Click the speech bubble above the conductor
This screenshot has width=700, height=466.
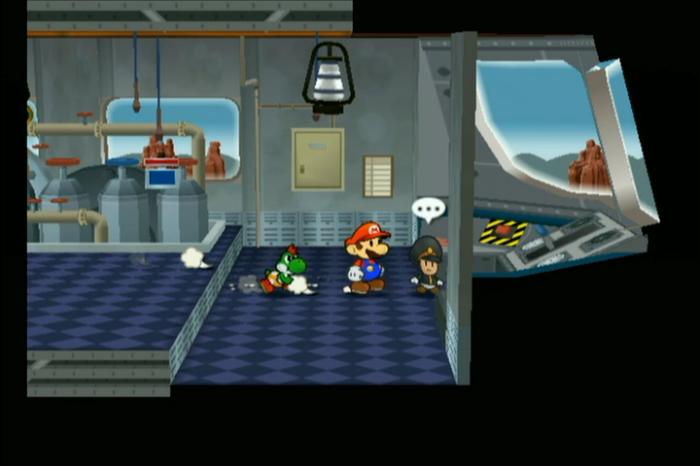coord(428,210)
